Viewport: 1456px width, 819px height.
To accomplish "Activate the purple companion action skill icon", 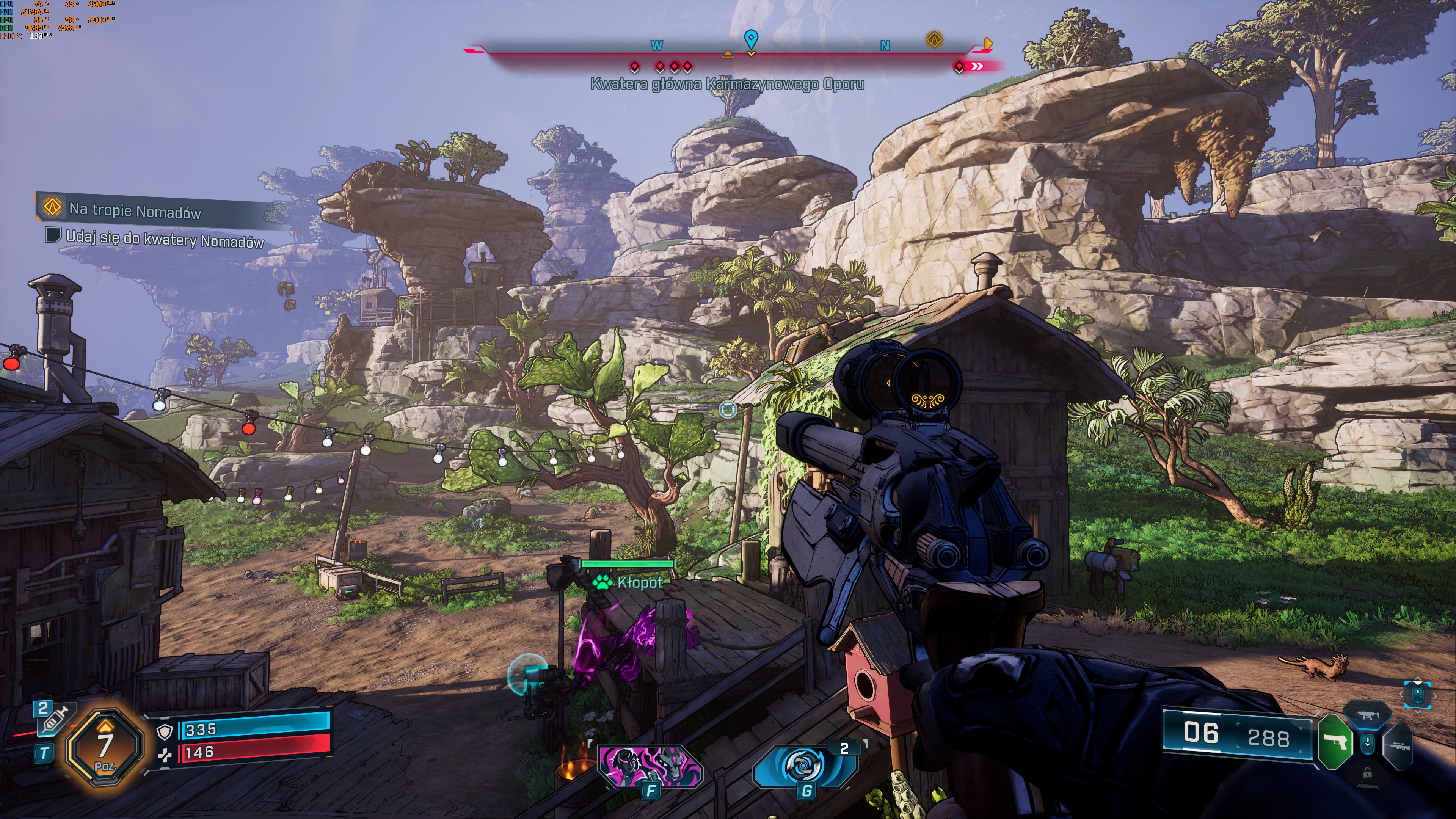I will tap(650, 766).
